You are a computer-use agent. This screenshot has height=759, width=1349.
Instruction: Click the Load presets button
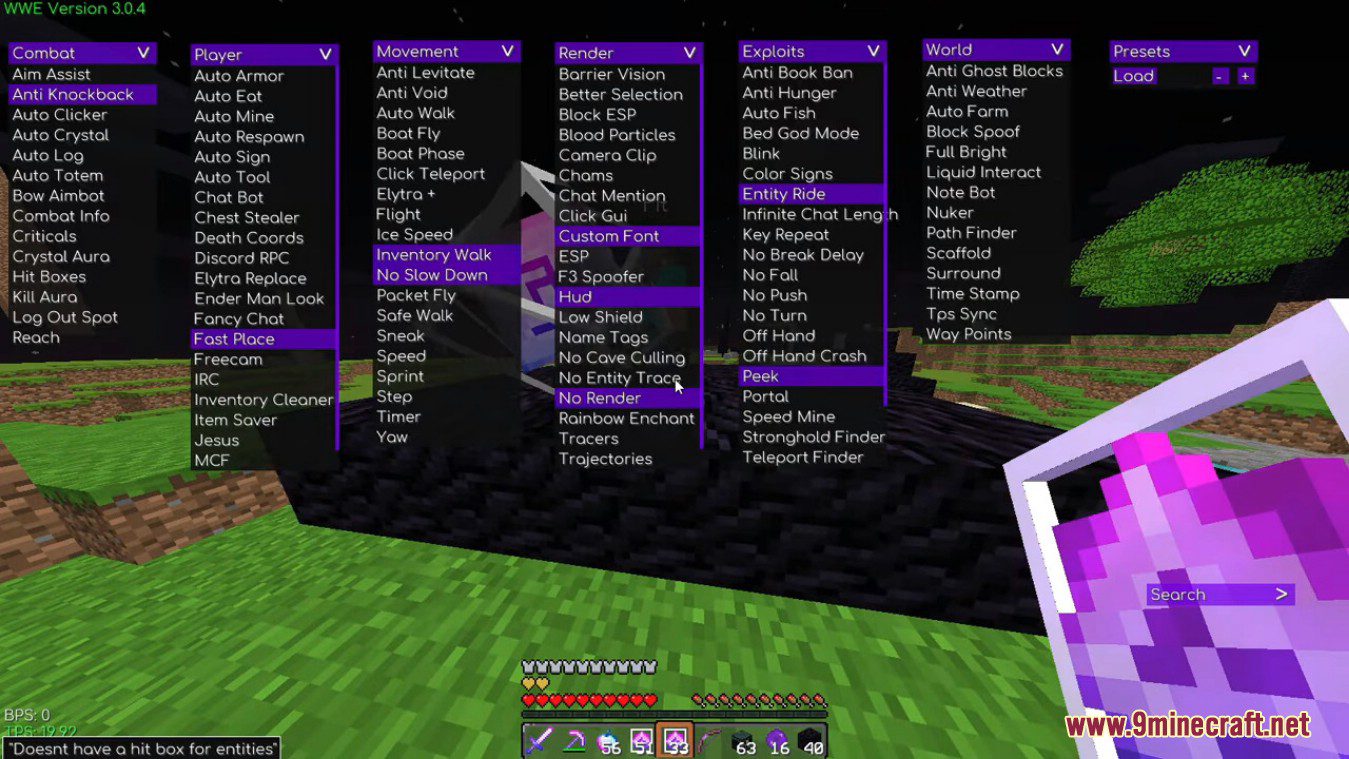point(1134,75)
